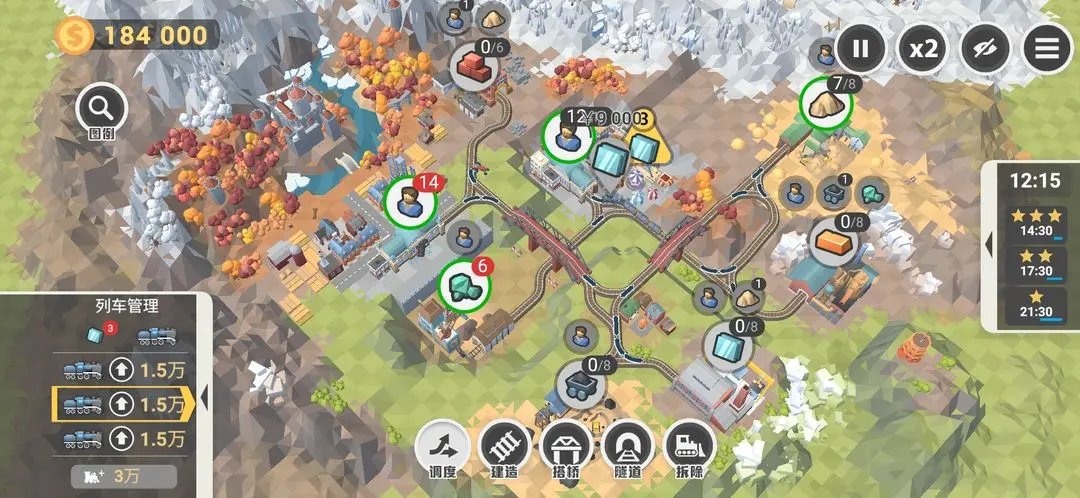Activate the 搭桥 bridge tool
Image resolution: width=1080 pixels, height=498 pixels.
[566, 446]
